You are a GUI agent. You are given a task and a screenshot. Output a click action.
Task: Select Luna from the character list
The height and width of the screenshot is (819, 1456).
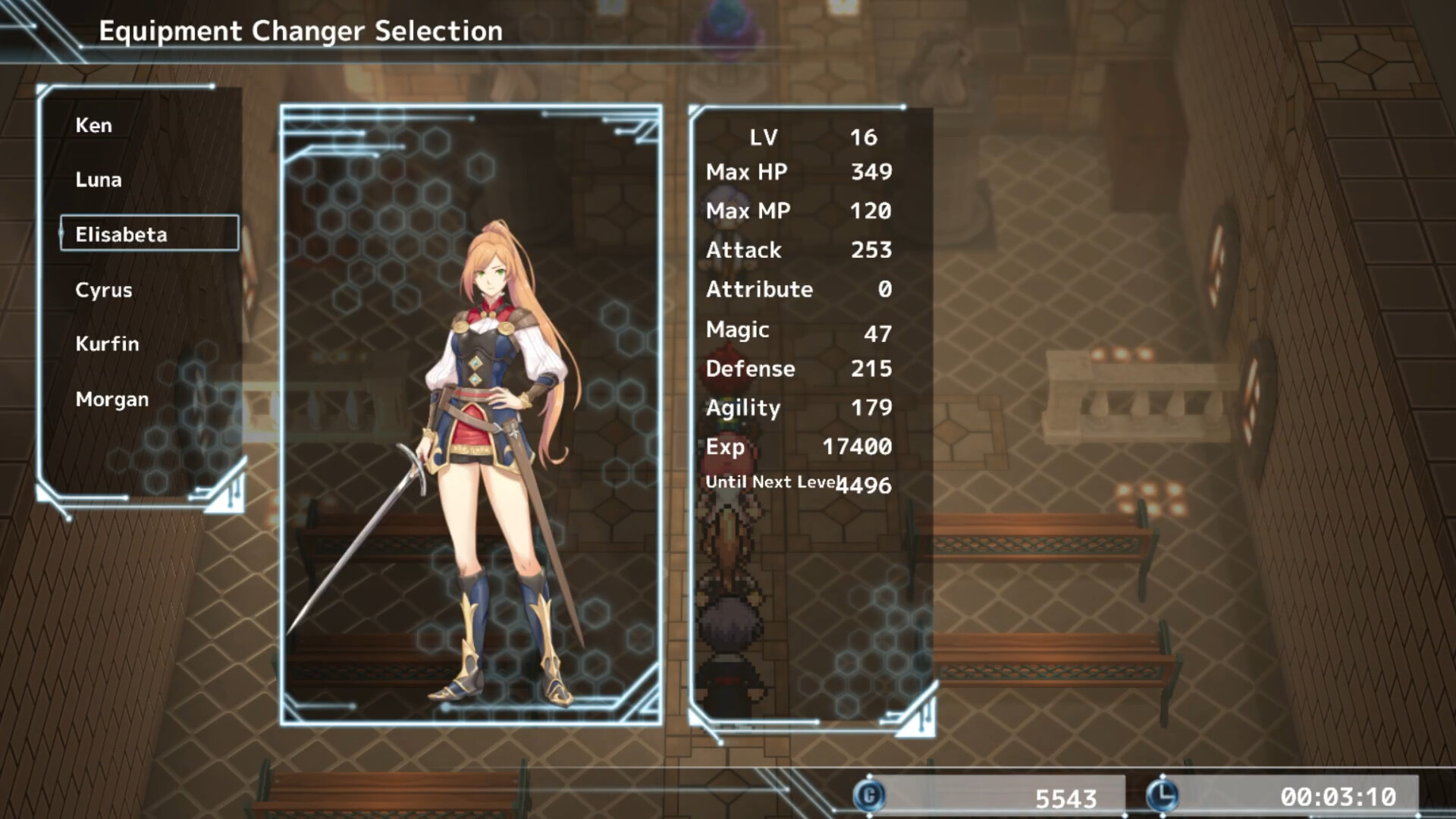(97, 180)
